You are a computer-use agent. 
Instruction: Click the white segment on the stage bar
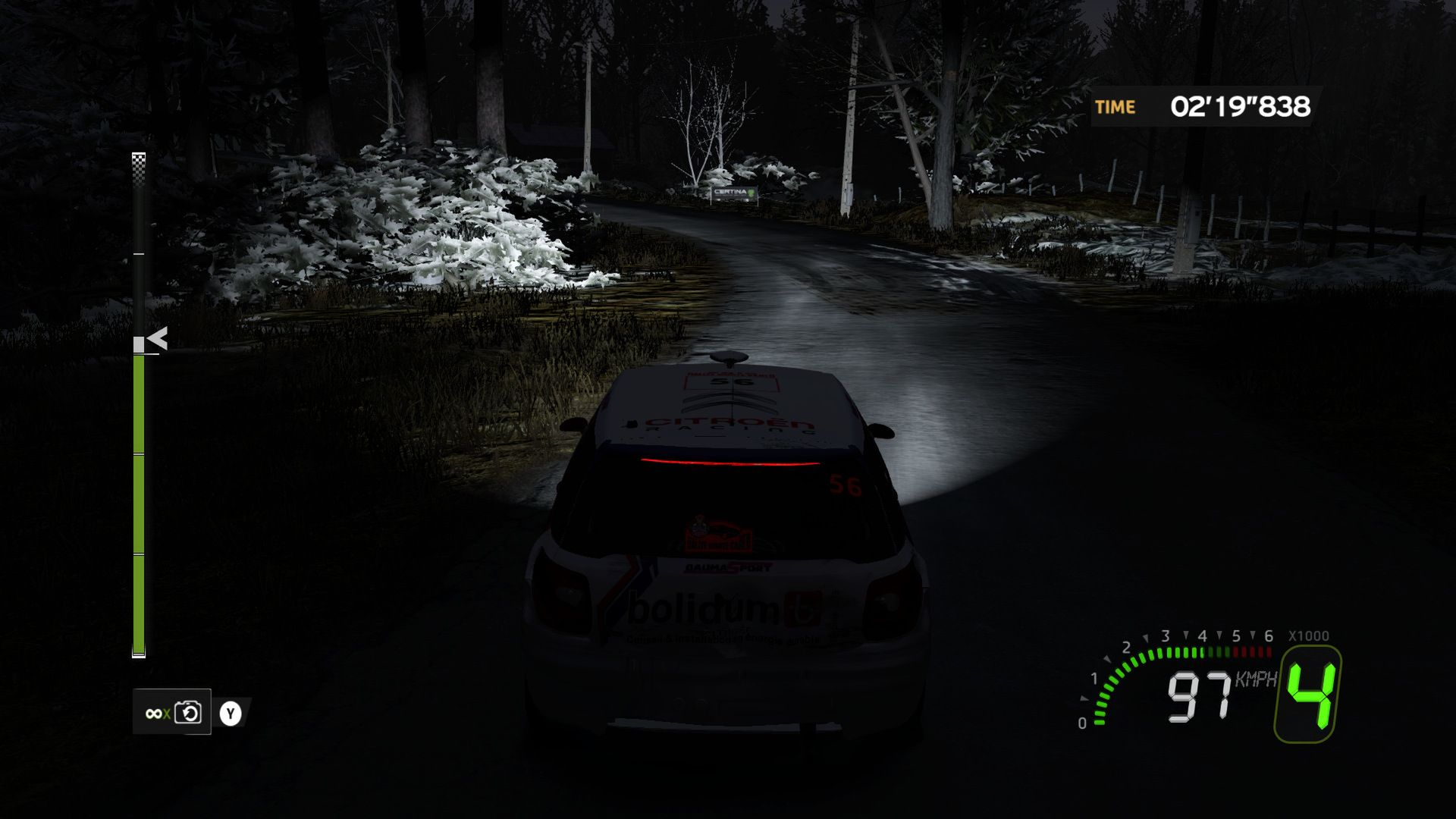point(139,346)
